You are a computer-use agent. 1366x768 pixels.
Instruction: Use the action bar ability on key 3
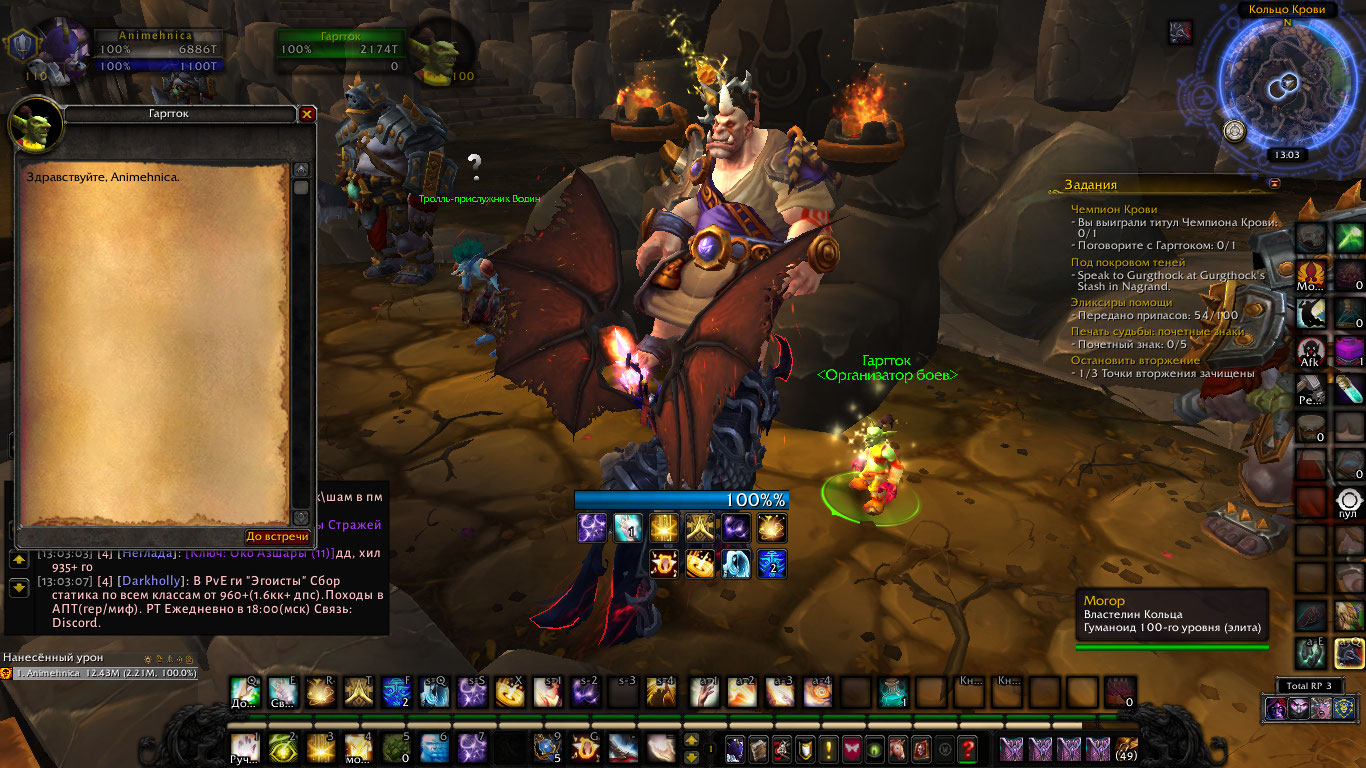click(321, 747)
